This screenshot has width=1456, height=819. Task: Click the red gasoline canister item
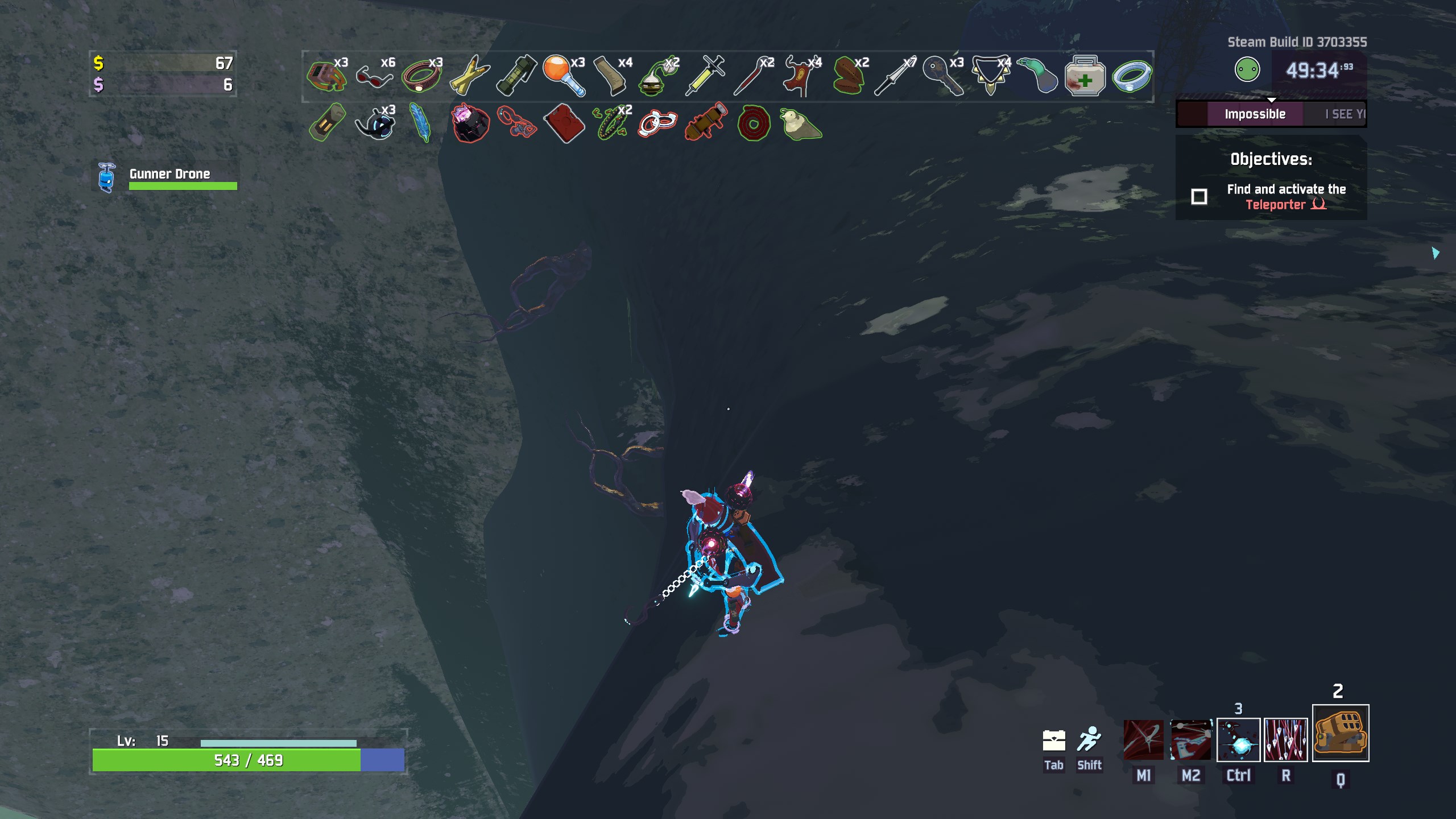click(x=563, y=123)
